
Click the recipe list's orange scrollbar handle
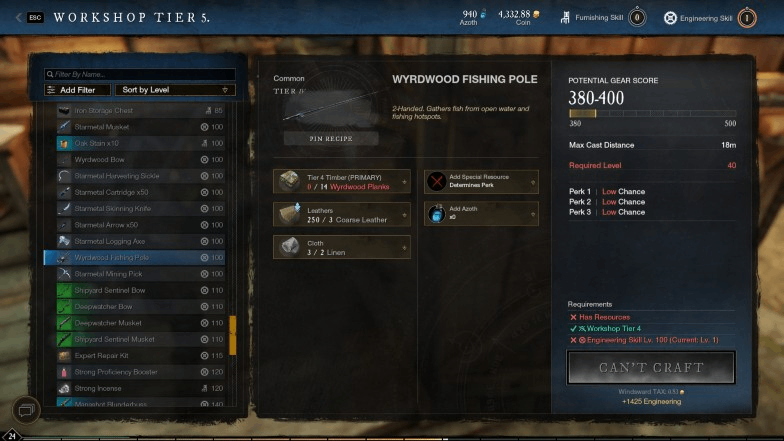233,334
